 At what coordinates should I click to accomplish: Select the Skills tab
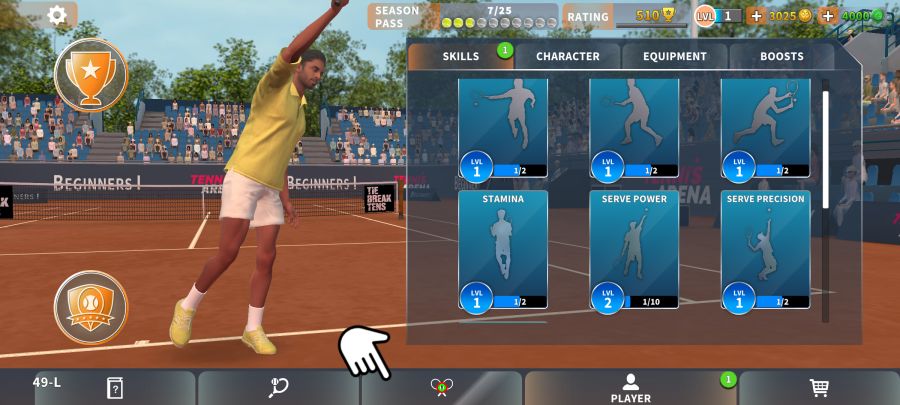(460, 57)
